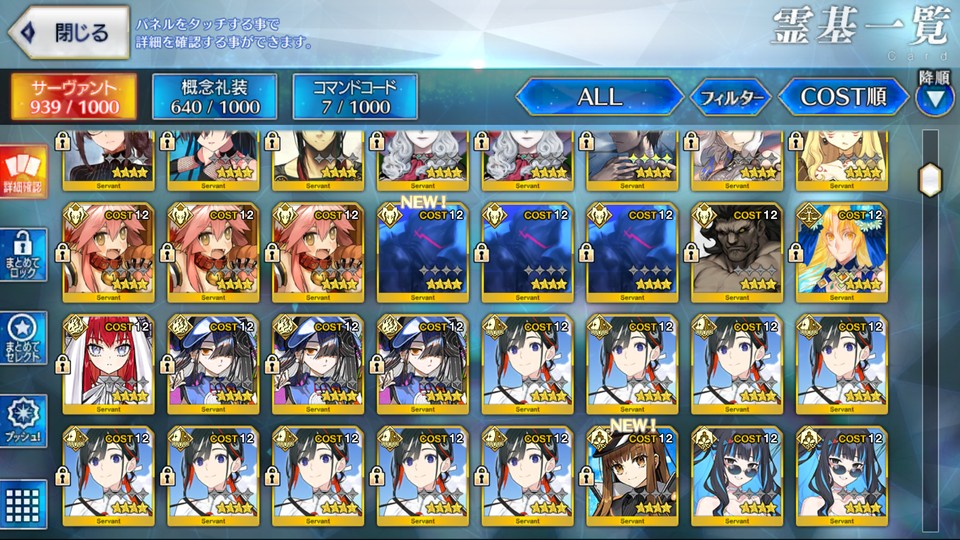Change the grid layout with the grid icon
Viewport: 960px width, 540px height.
coord(23,502)
